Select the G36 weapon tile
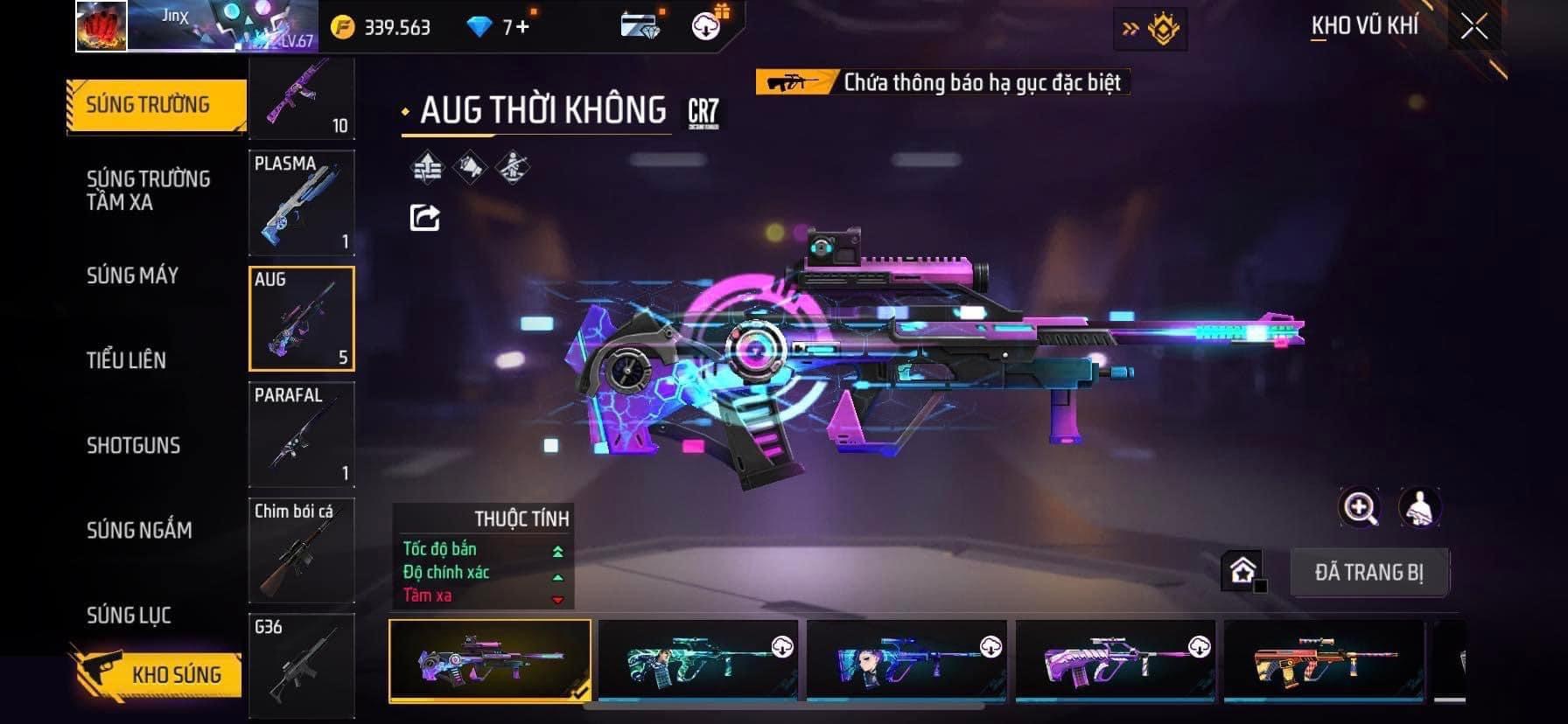The height and width of the screenshot is (724, 1568). [x=302, y=665]
